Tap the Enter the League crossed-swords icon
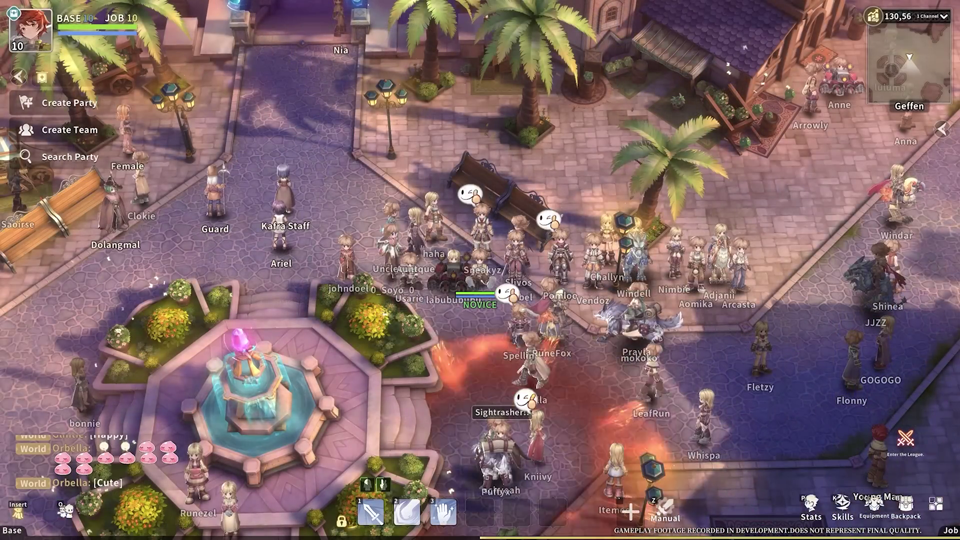The height and width of the screenshot is (540, 960). [905, 438]
